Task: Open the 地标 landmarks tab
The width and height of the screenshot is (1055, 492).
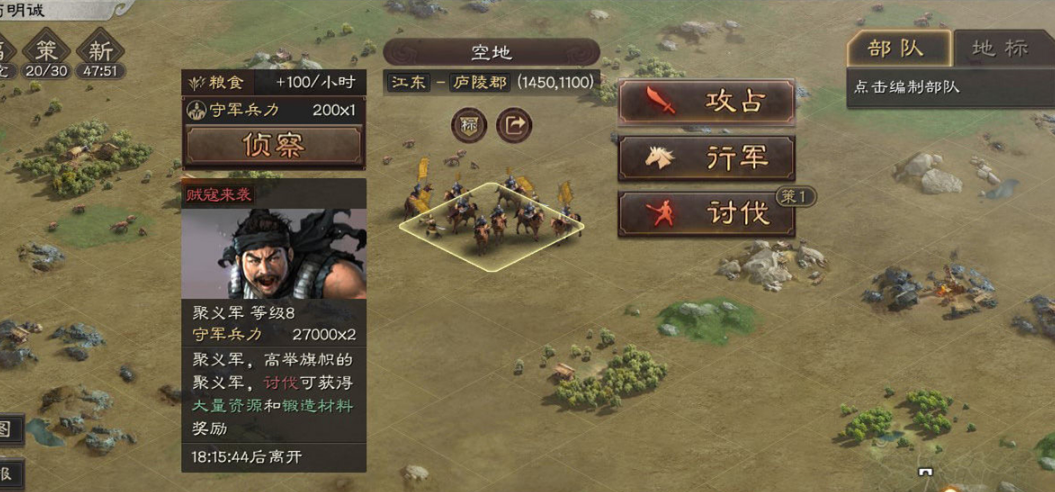Action: point(1000,48)
